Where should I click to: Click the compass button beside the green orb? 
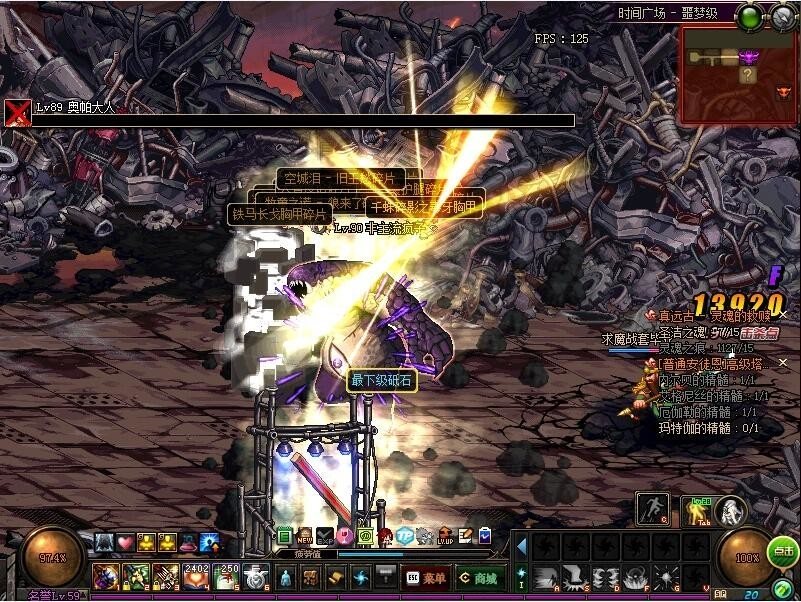781,16
